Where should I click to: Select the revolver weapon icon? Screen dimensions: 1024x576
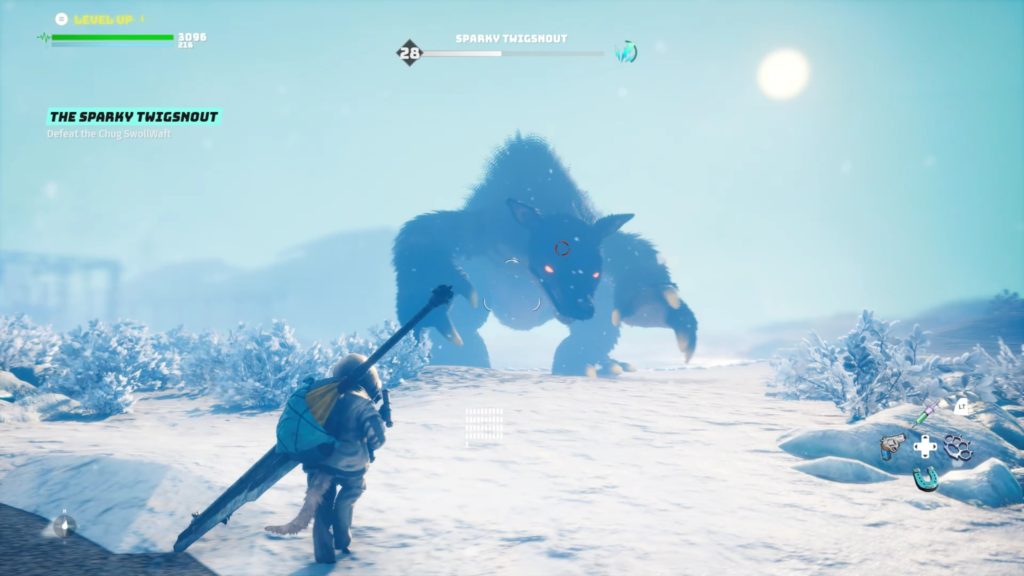pos(892,446)
